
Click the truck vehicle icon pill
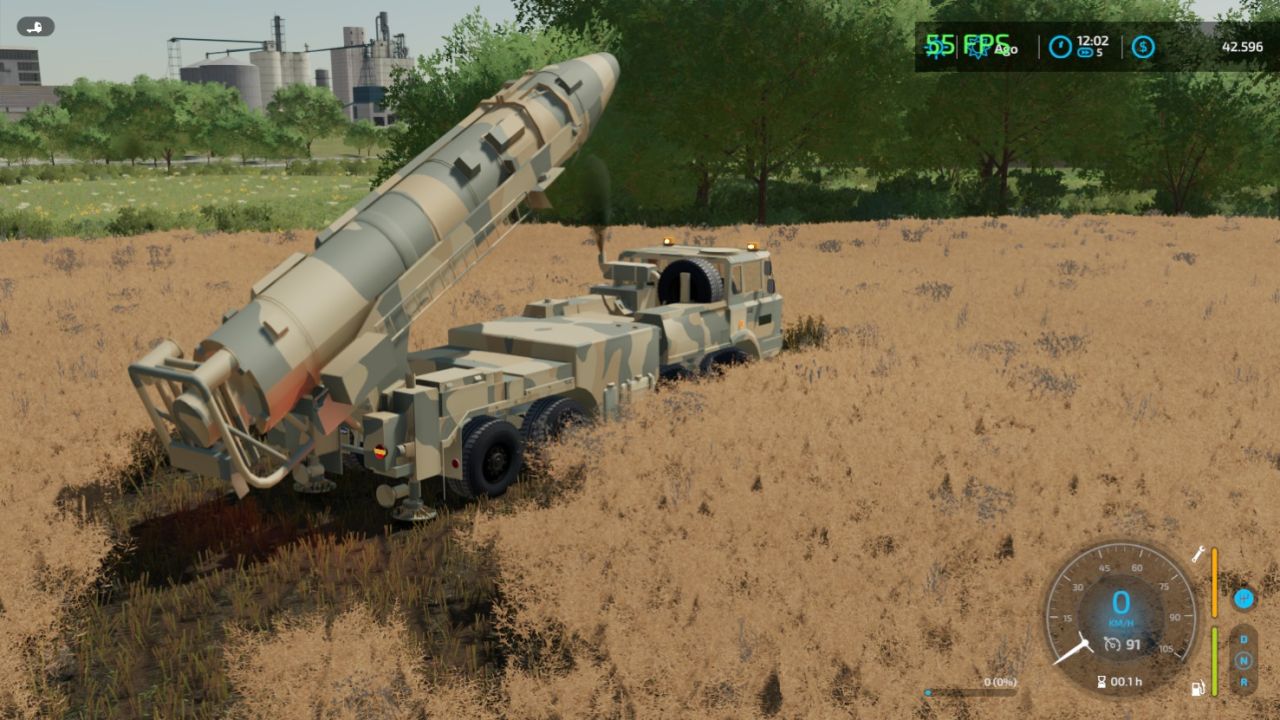click(x=36, y=27)
